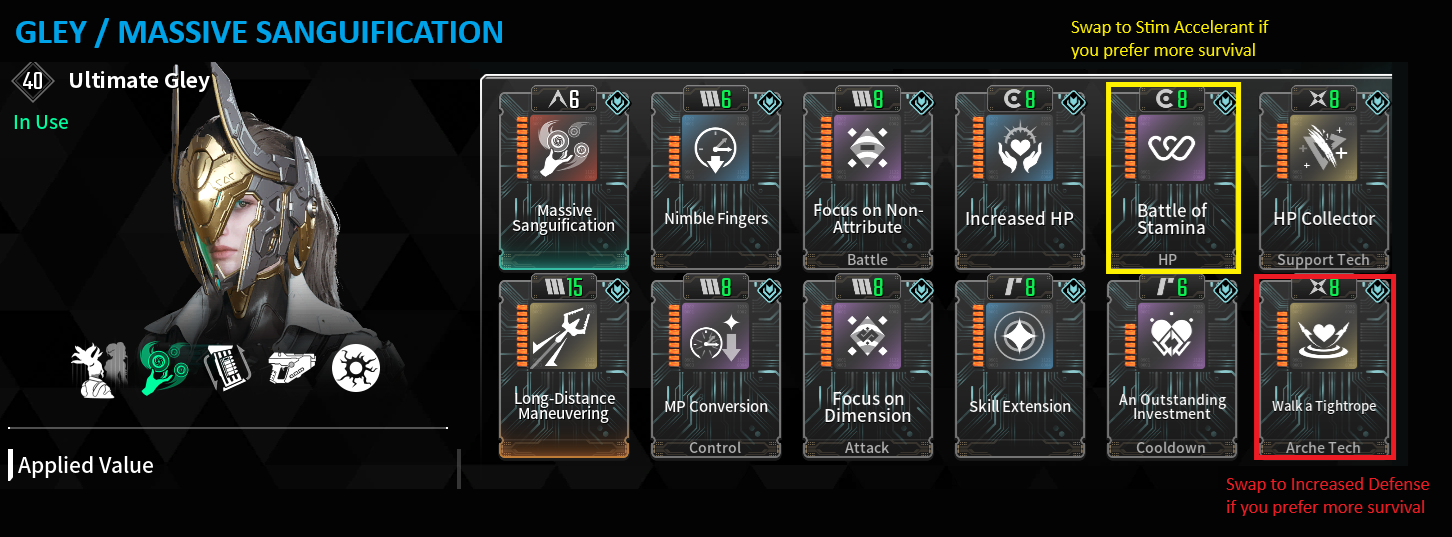The image size is (1452, 537).
Task: Pick the Walk a Tightrope module
Action: 1323,368
